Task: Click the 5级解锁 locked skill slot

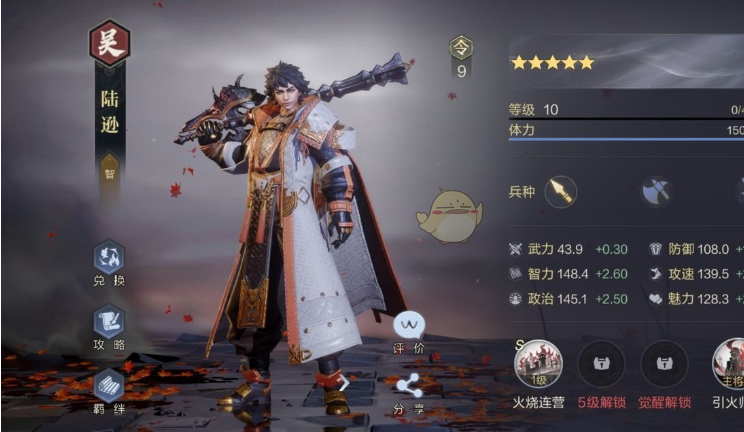Action: 601,364
